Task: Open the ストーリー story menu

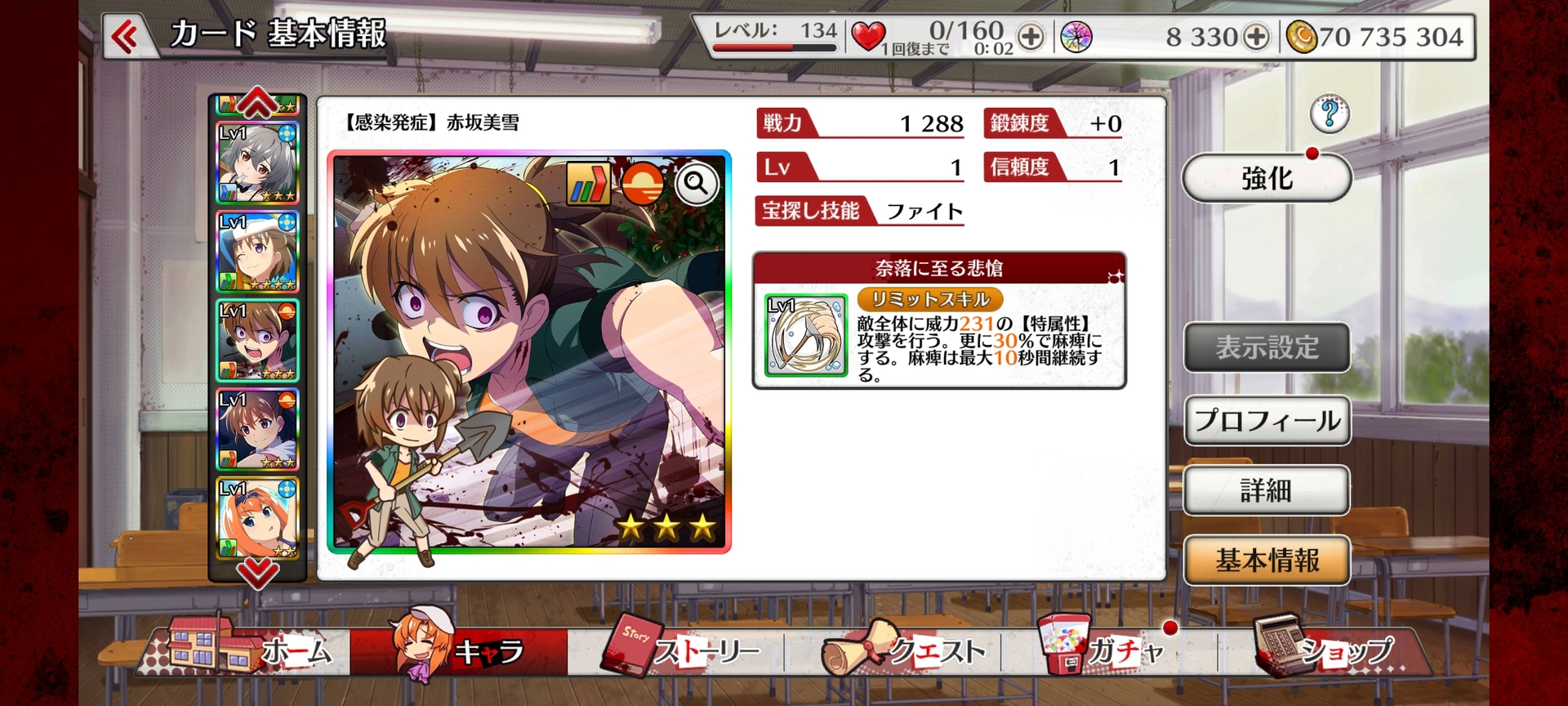Action: [x=682, y=651]
